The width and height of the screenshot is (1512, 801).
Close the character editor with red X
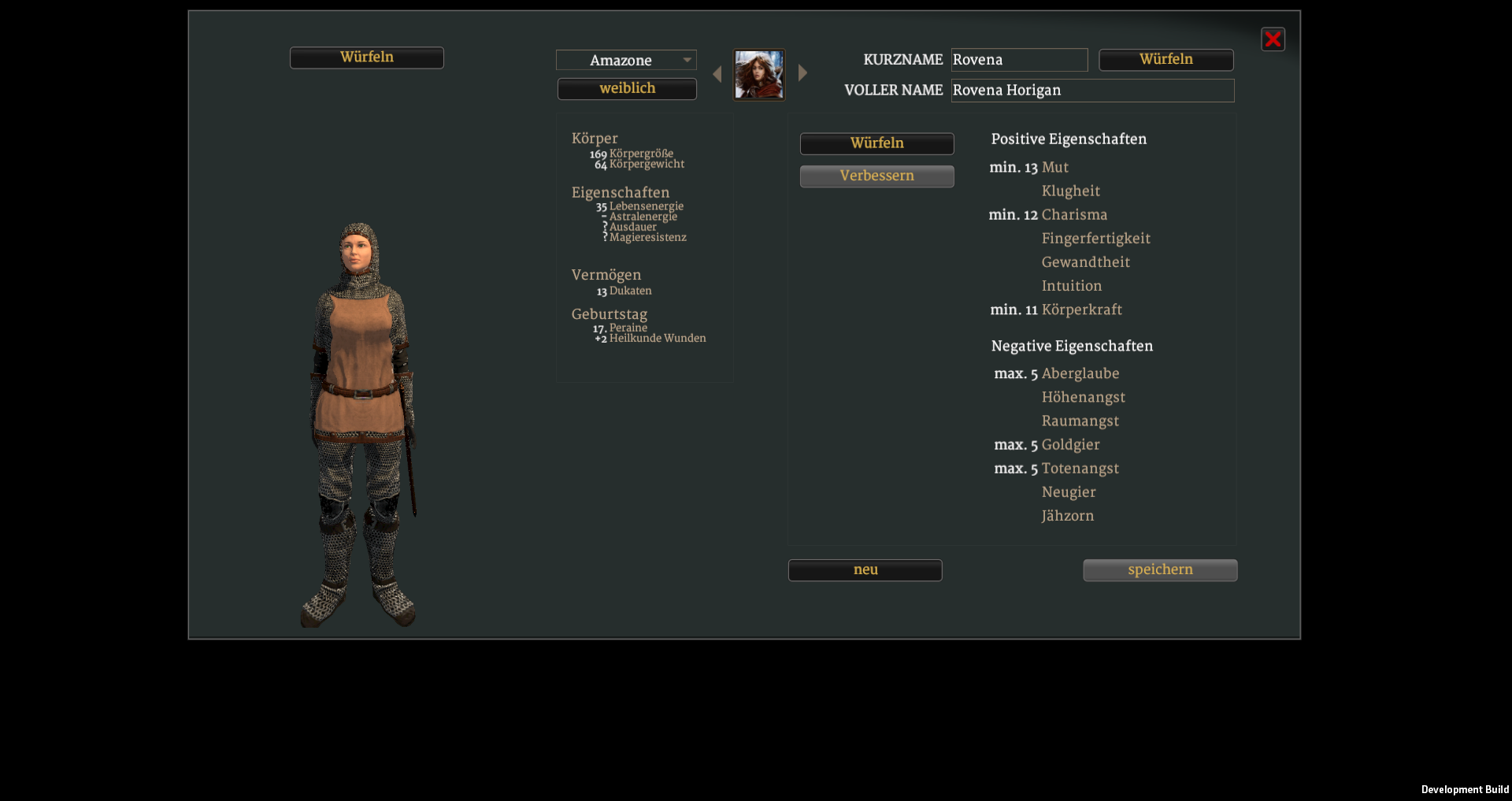[x=1273, y=39]
